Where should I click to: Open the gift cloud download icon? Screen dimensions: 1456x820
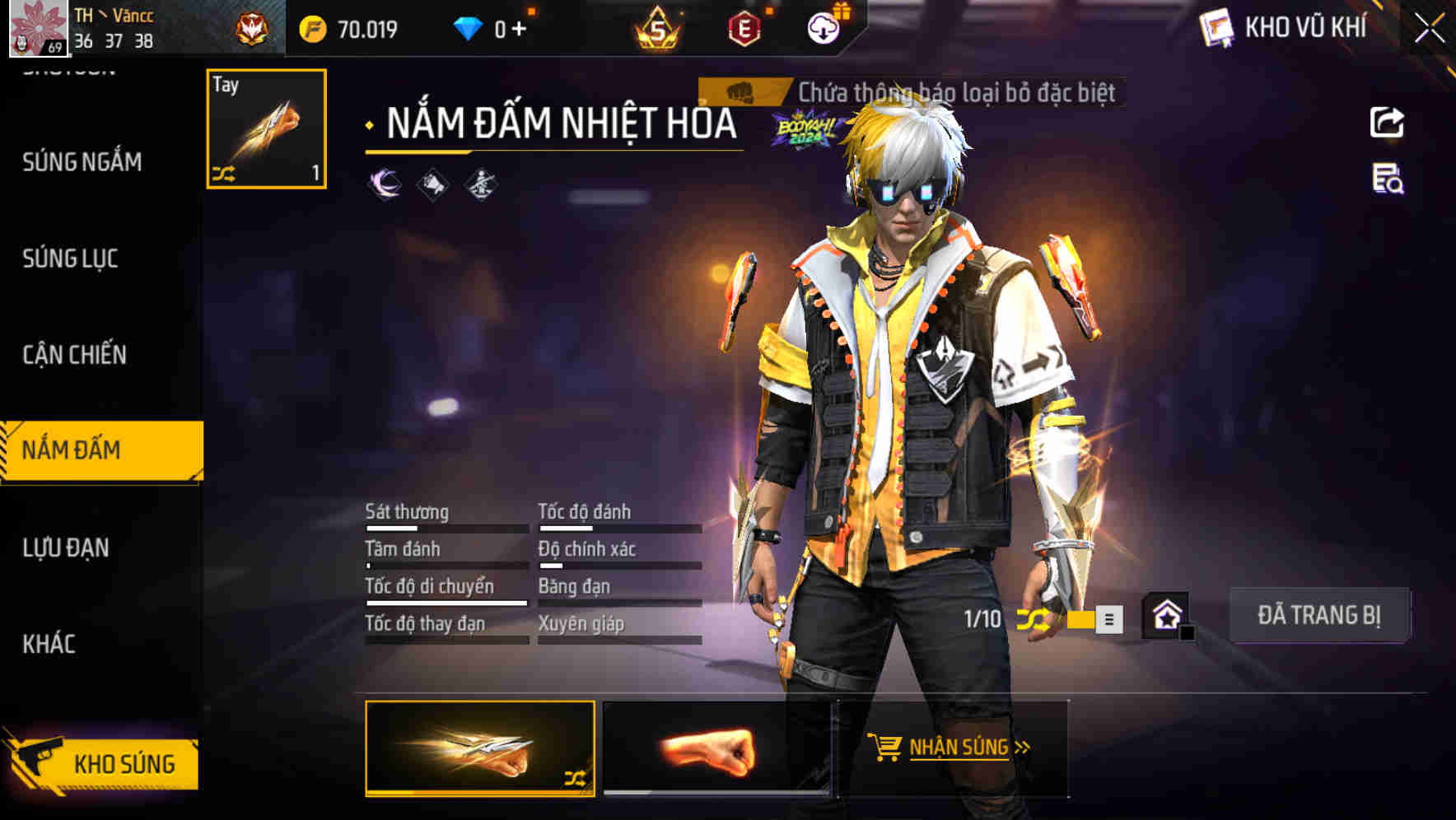click(823, 26)
